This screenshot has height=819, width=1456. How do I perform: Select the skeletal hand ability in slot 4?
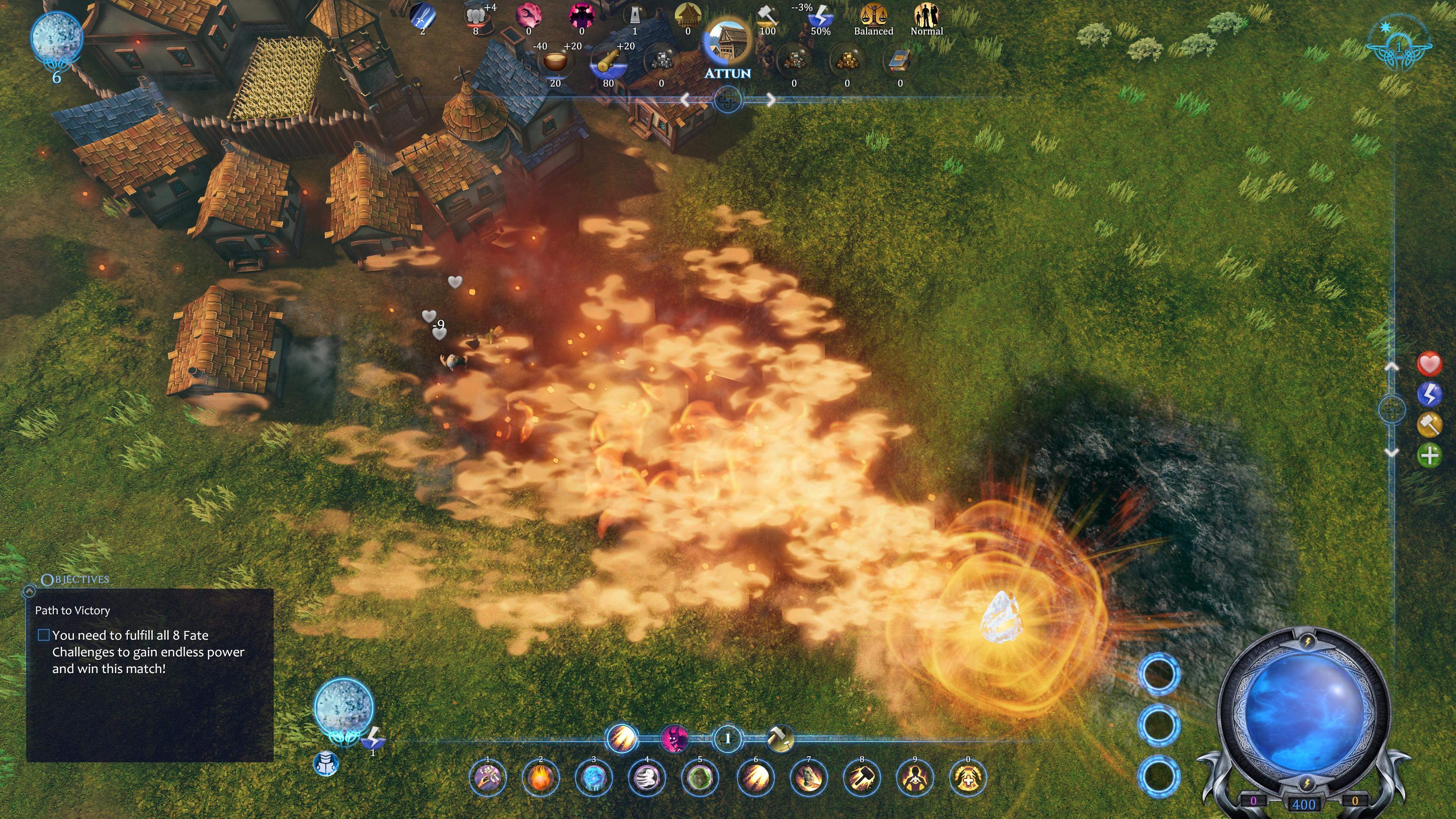click(x=646, y=778)
